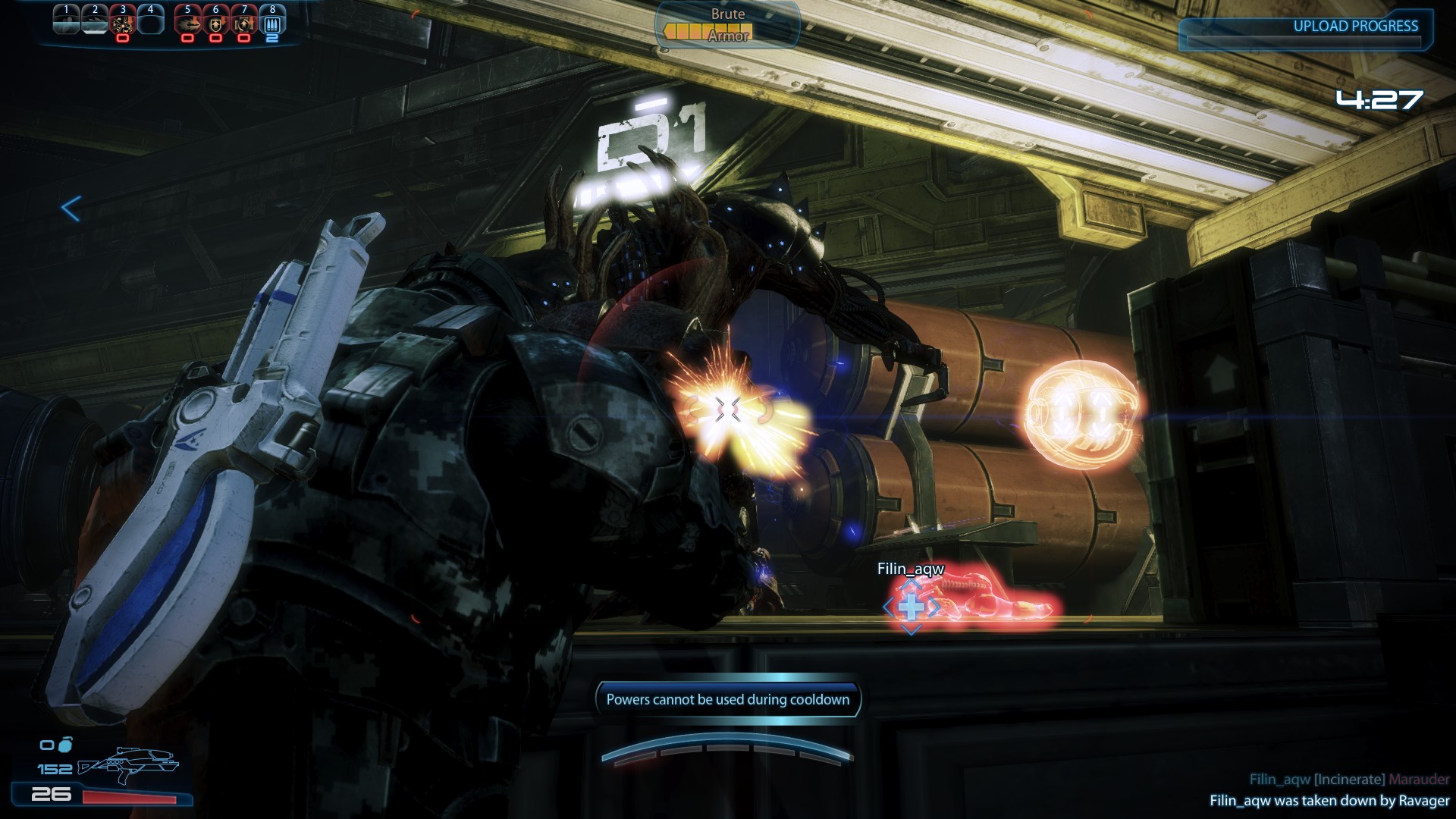1456x819 pixels.
Task: Click the revive marker on Filin_aqw
Action: pyautogui.click(x=911, y=607)
